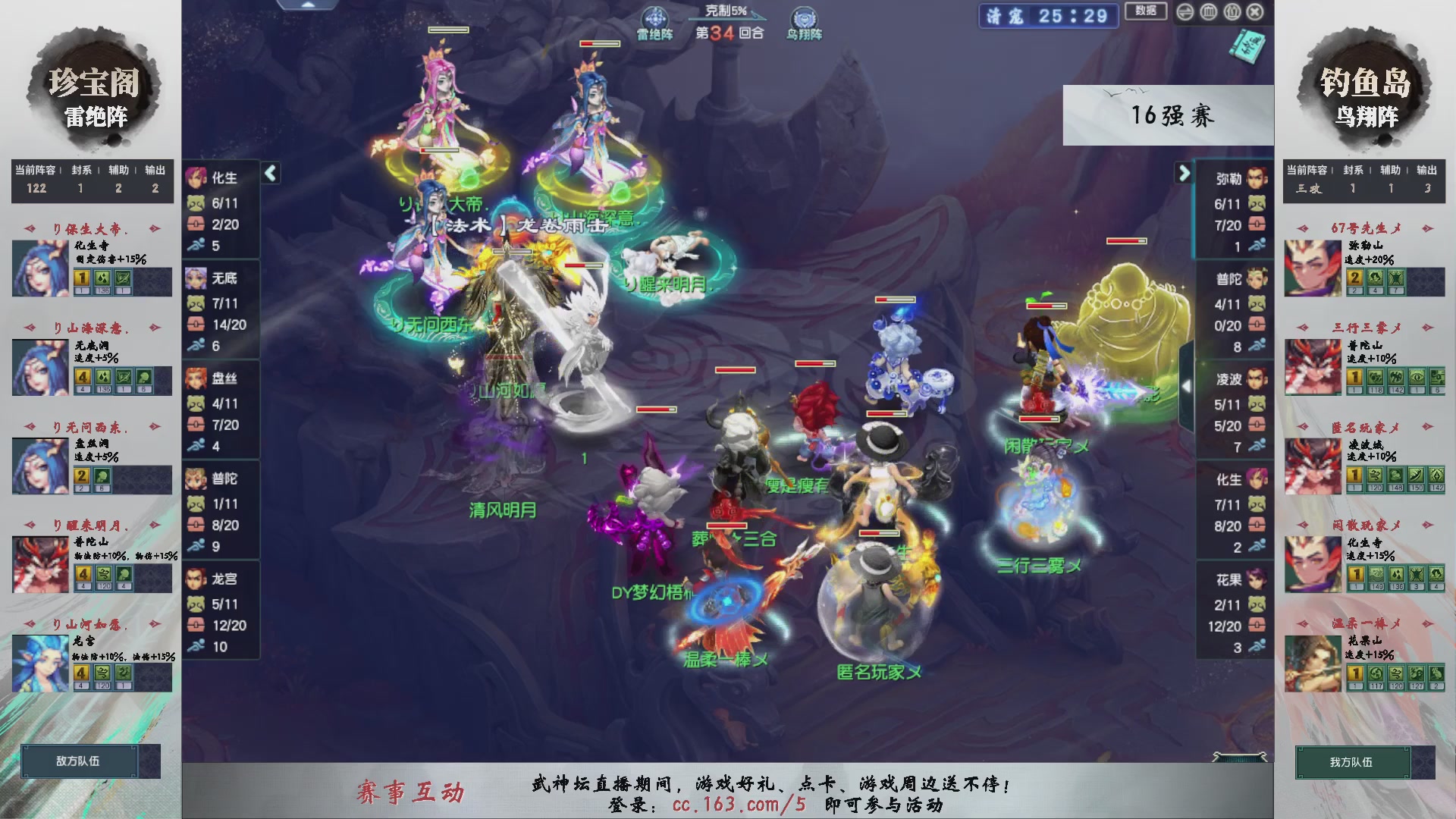1456x819 pixels.
Task: Toggle the swap-arrows icon near the top right
Action: (1185, 12)
